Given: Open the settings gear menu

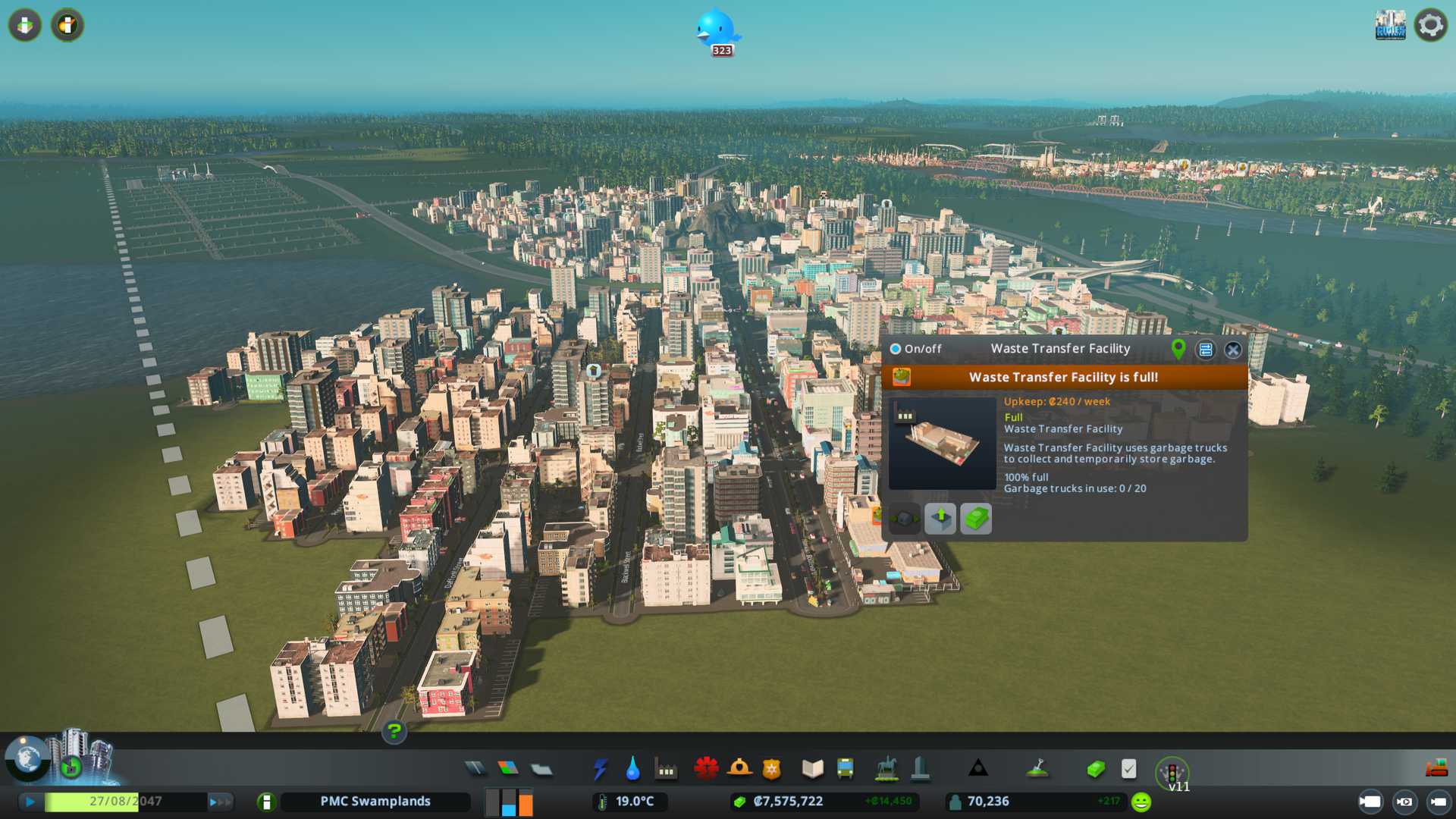Looking at the screenshot, I should tap(1431, 25).
